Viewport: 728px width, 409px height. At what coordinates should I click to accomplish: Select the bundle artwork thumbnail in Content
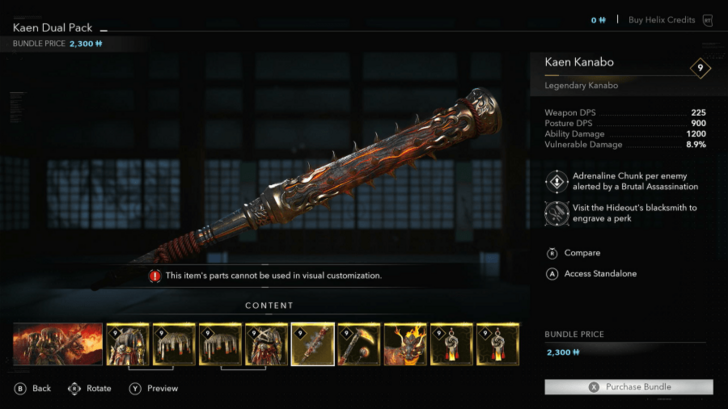(x=58, y=343)
